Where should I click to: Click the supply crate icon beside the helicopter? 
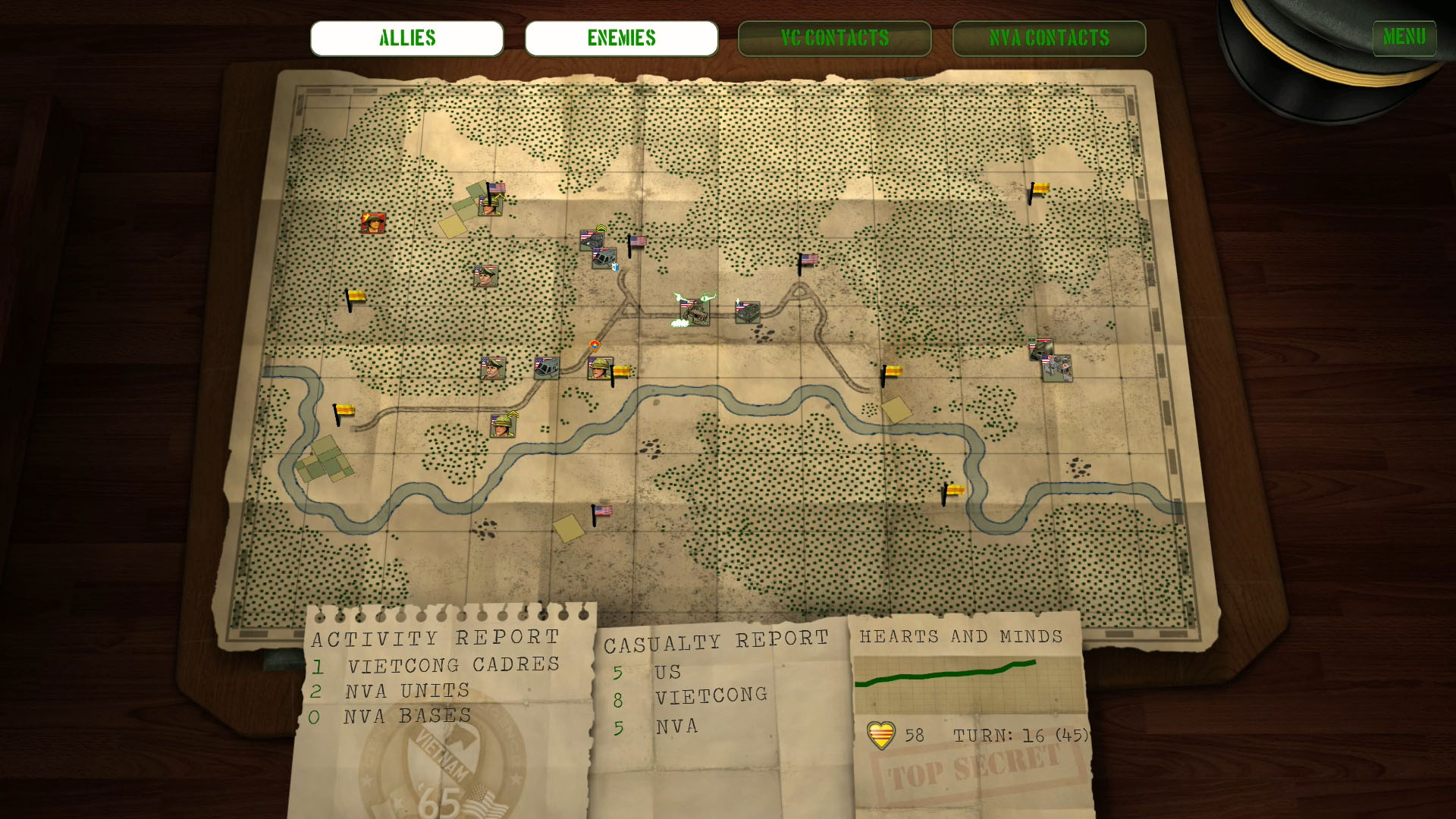[615, 267]
